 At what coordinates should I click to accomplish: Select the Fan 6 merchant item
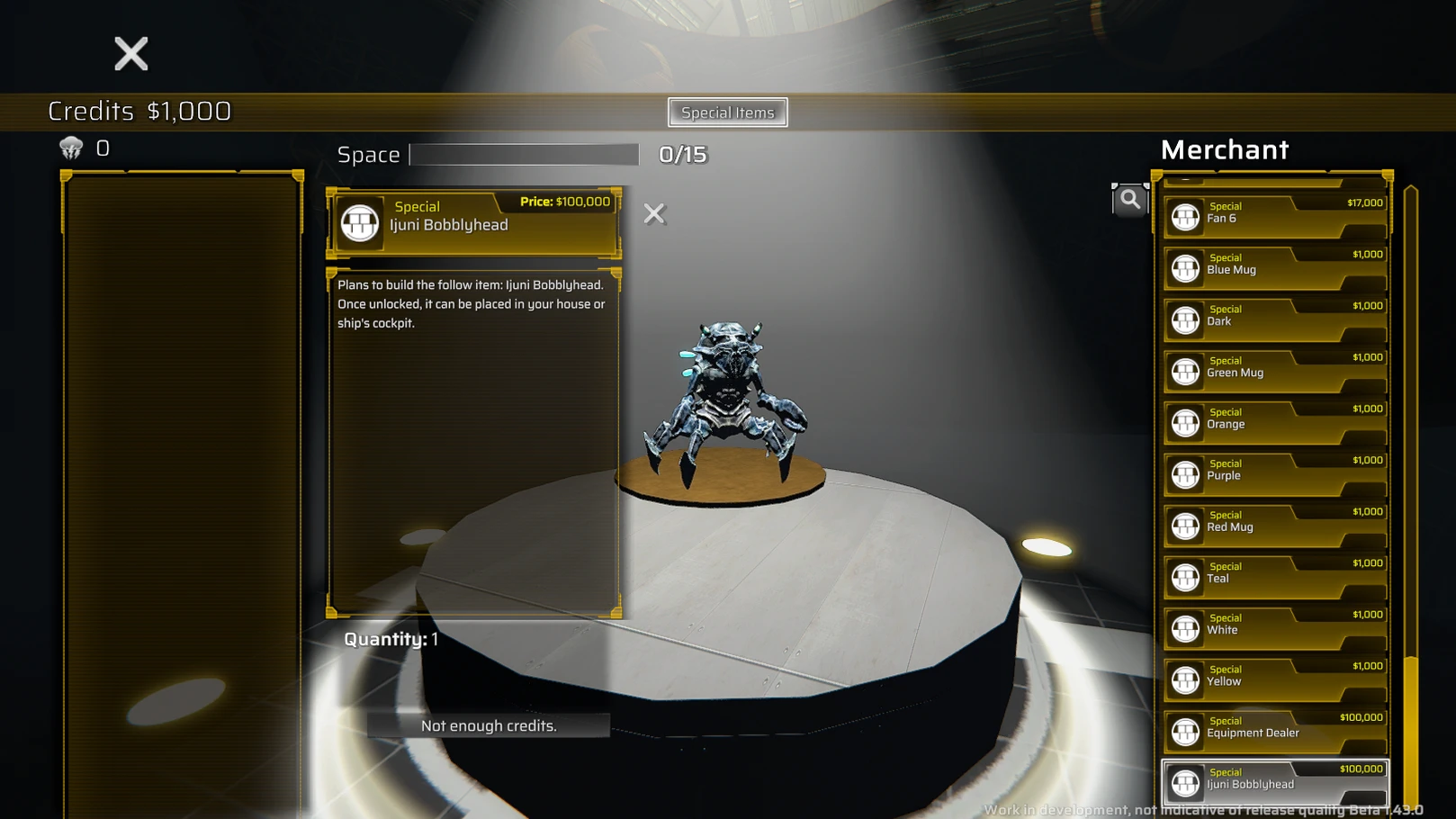pyautogui.click(x=1275, y=217)
